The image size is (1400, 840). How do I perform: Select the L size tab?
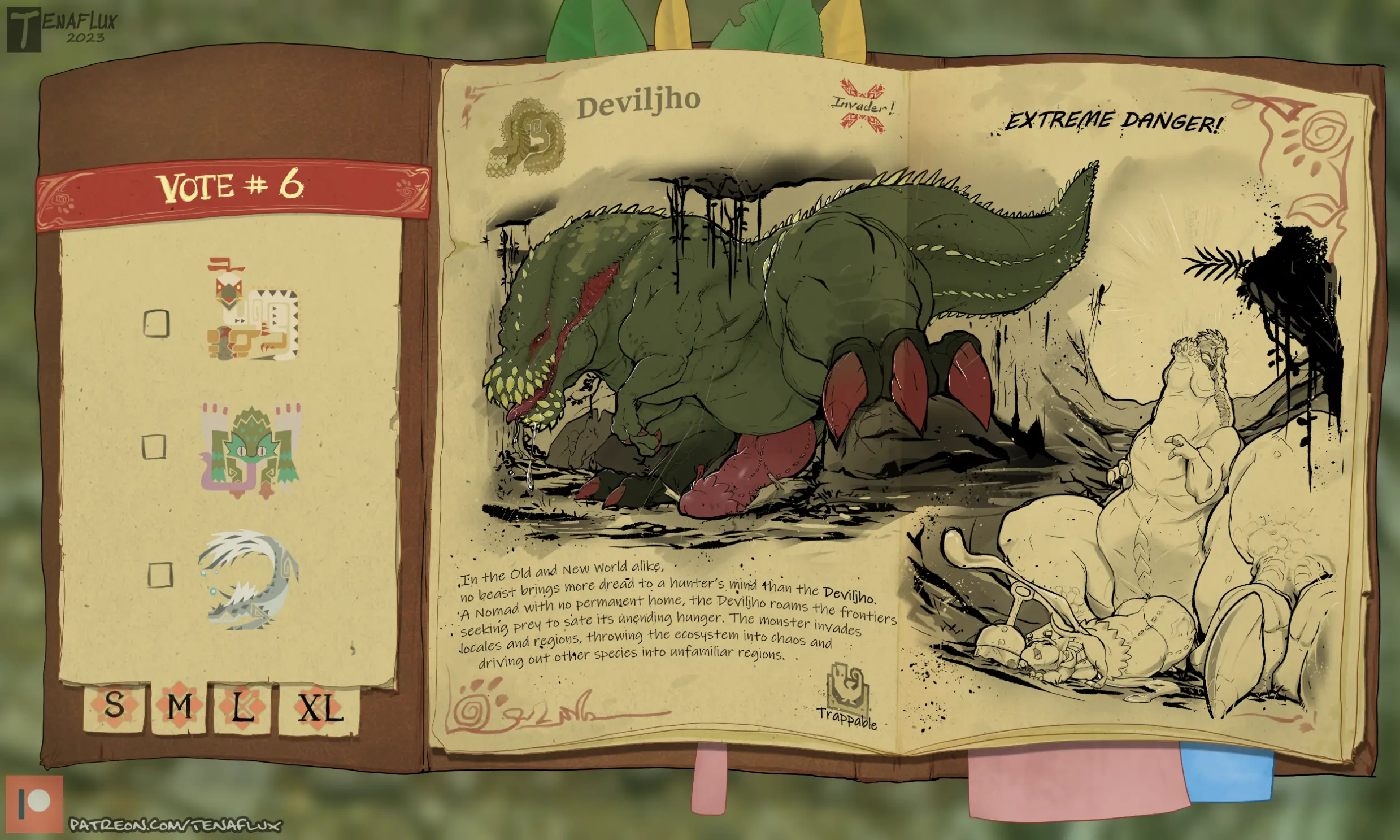242,708
